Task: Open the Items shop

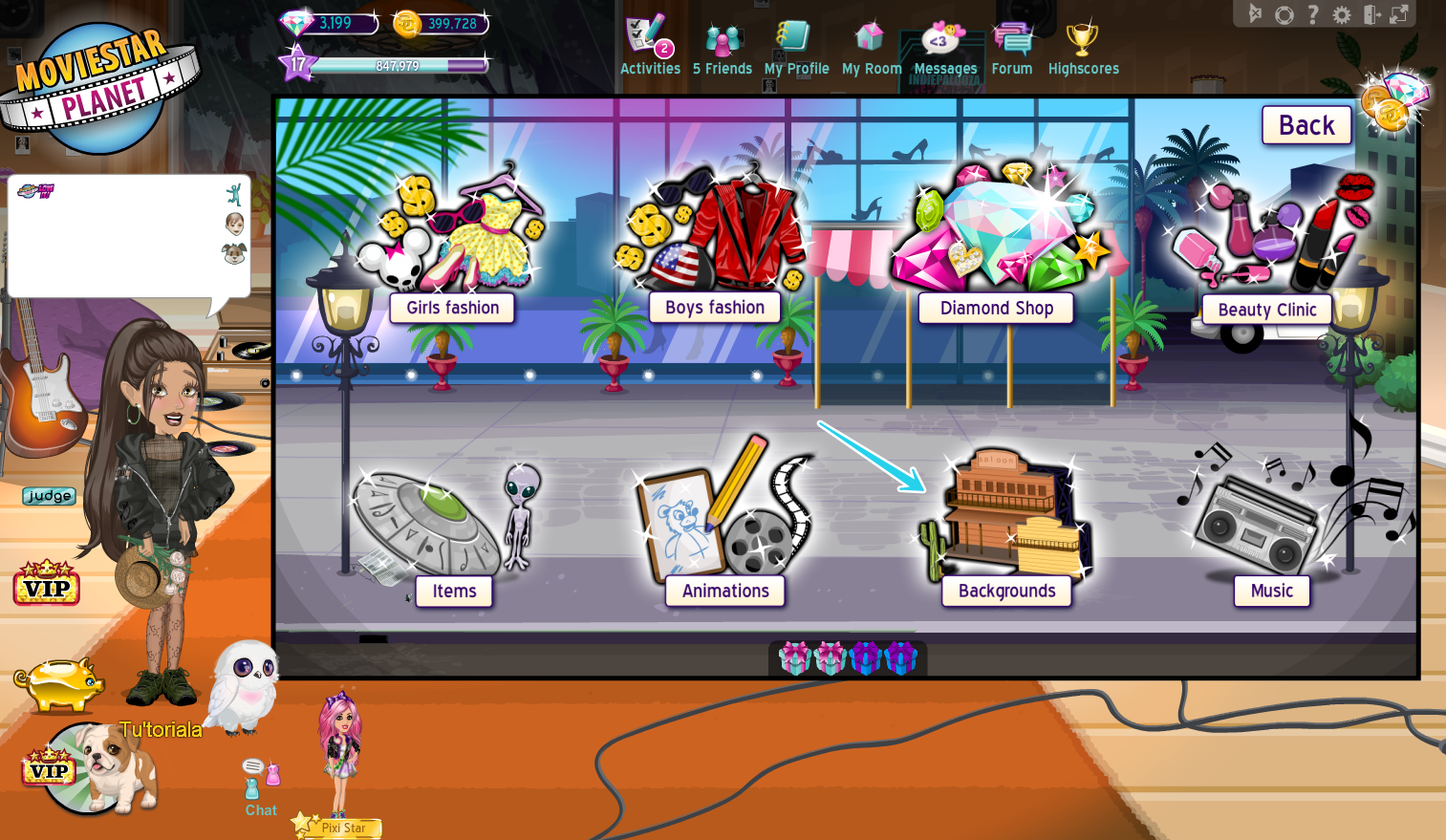Action: 453,591
